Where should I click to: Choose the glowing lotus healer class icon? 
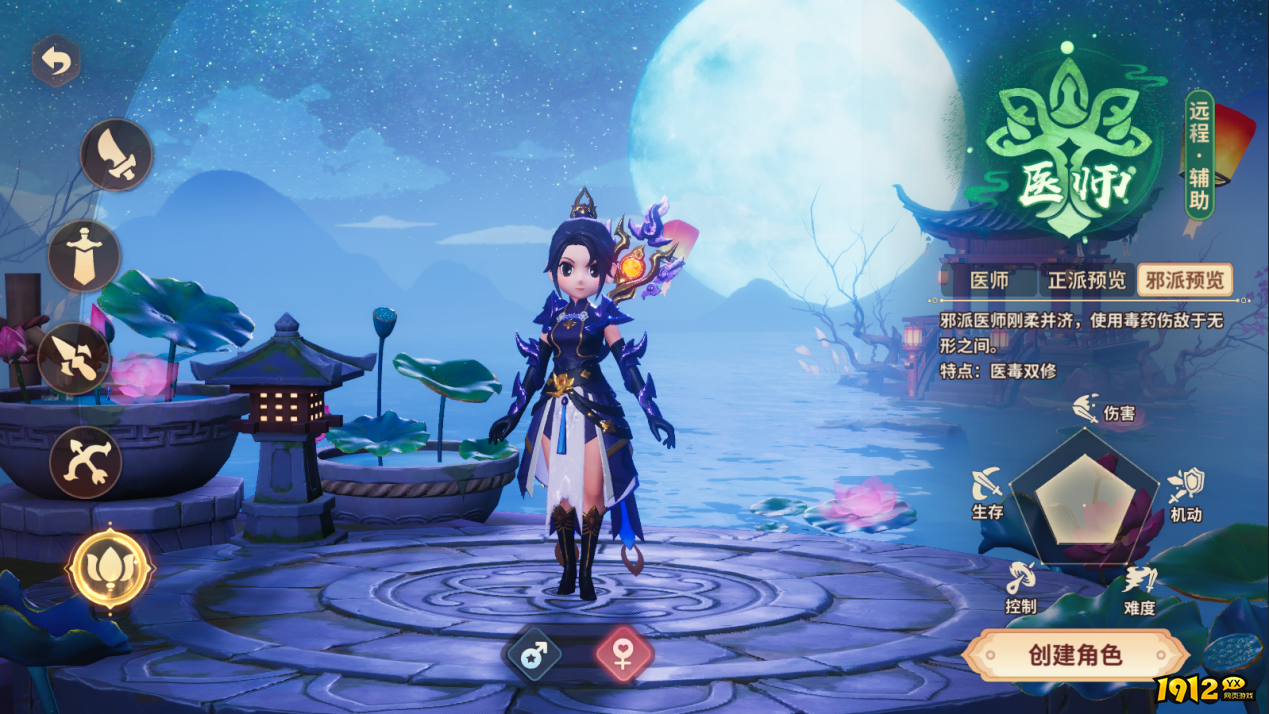click(109, 568)
